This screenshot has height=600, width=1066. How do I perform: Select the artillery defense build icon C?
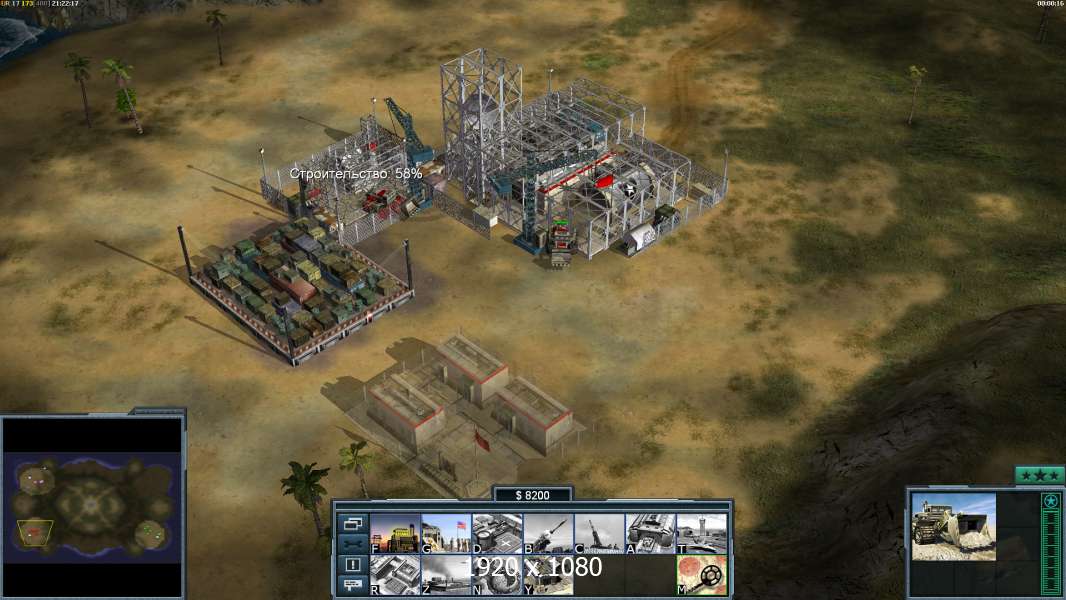pyautogui.click(x=599, y=534)
